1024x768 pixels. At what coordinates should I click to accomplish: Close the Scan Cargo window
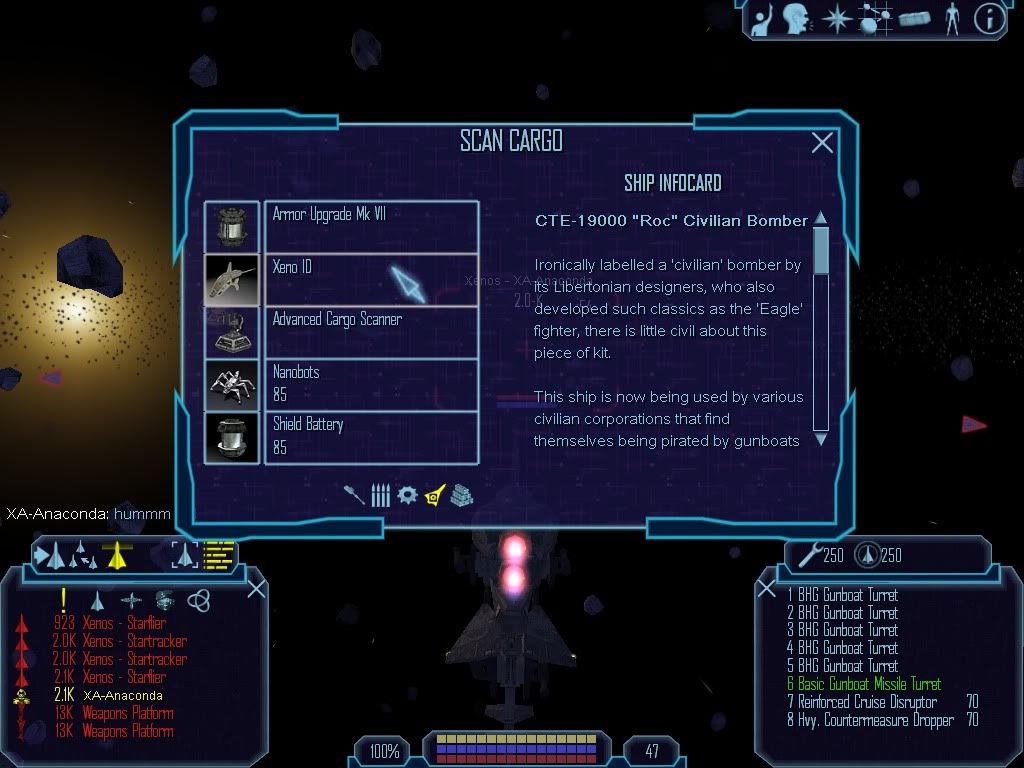(822, 143)
